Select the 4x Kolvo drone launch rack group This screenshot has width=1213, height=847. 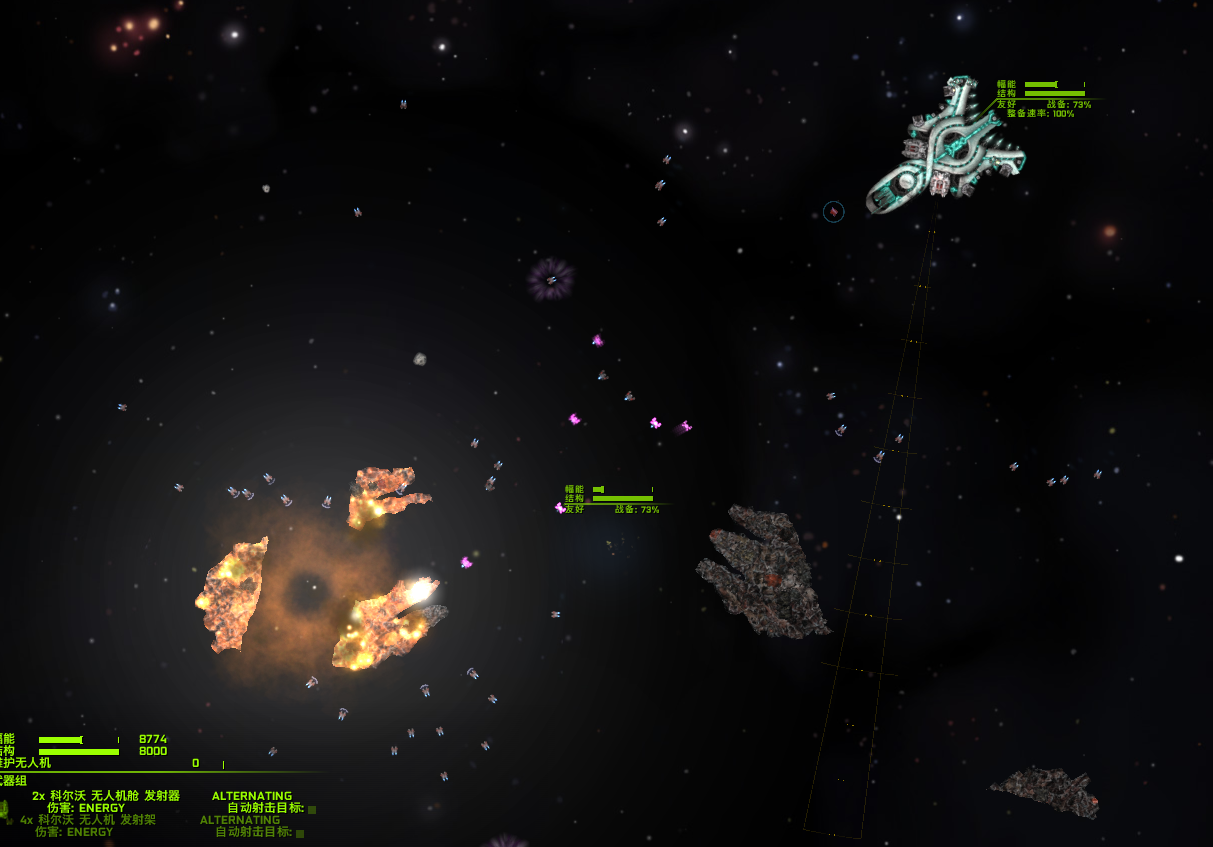click(x=88, y=820)
